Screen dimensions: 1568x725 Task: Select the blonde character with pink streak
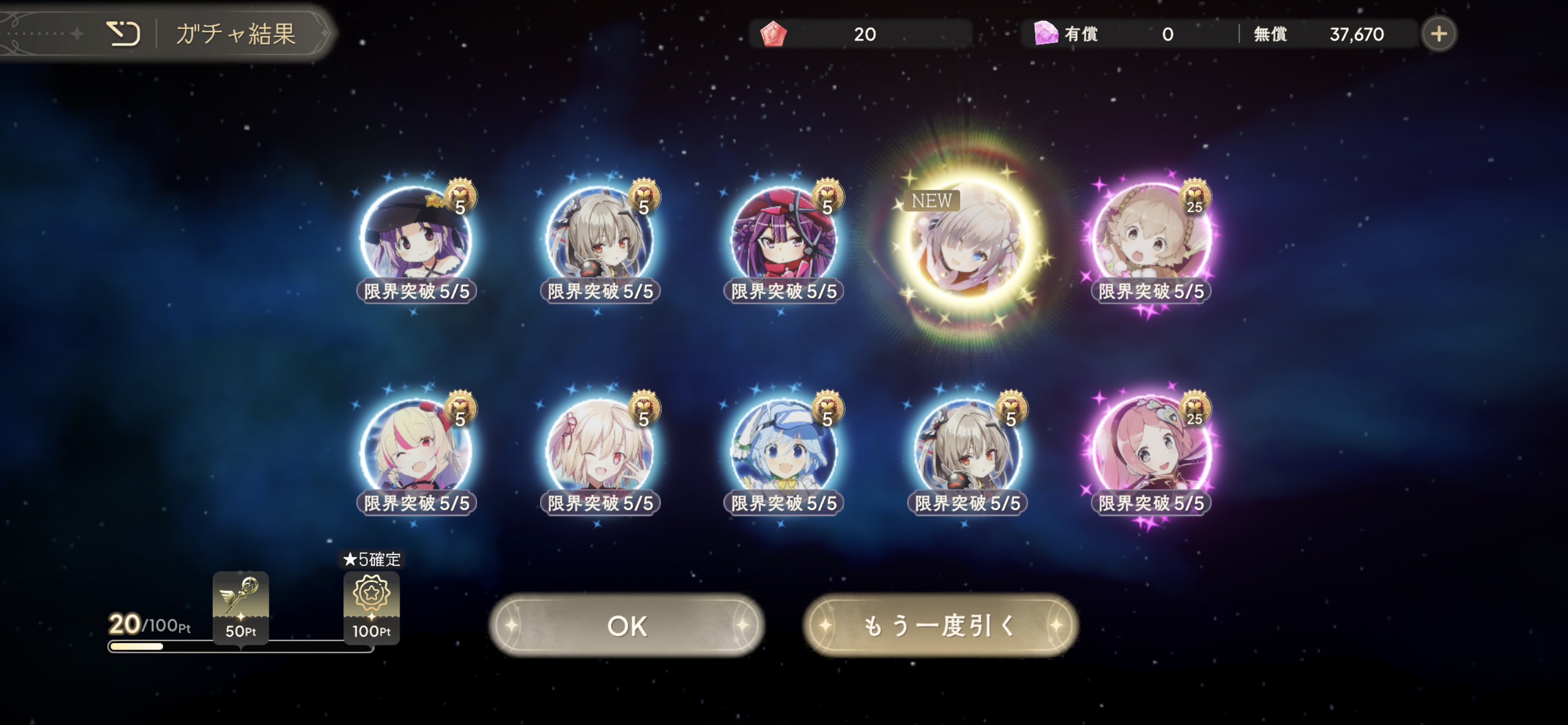tap(416, 451)
